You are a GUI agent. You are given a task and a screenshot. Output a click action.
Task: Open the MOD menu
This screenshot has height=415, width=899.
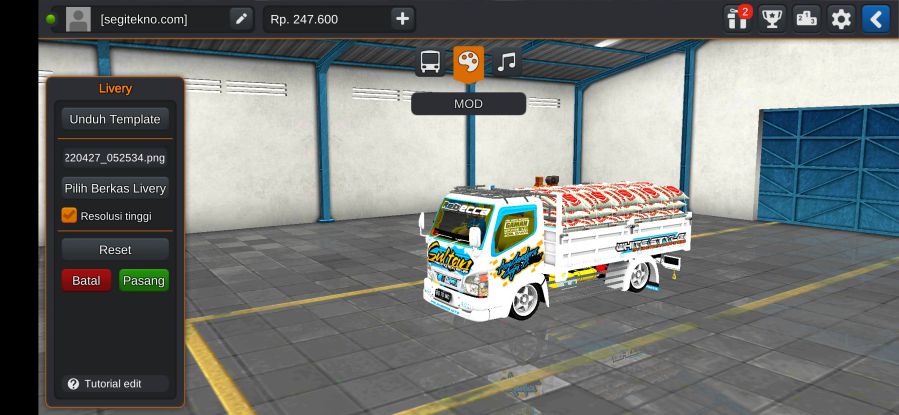coord(468,104)
